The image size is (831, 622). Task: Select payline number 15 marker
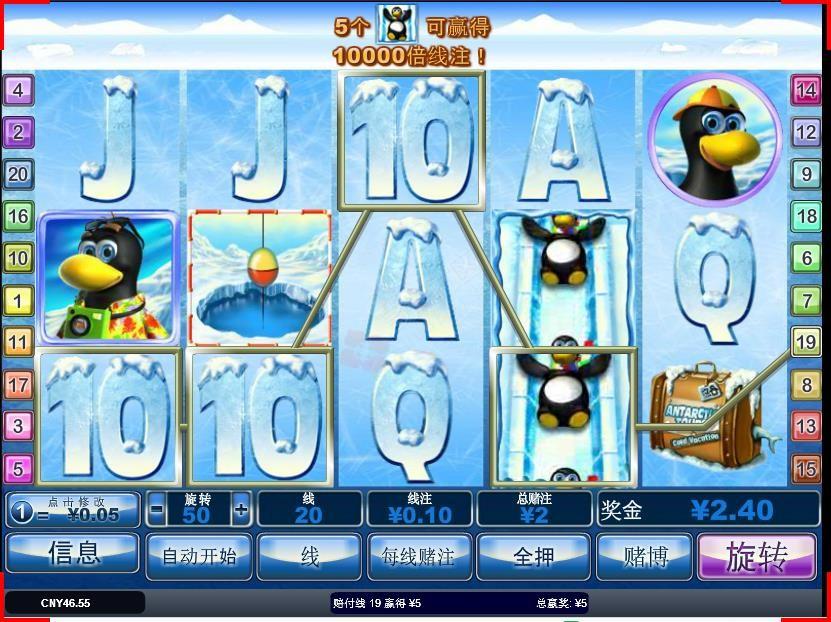(x=806, y=468)
